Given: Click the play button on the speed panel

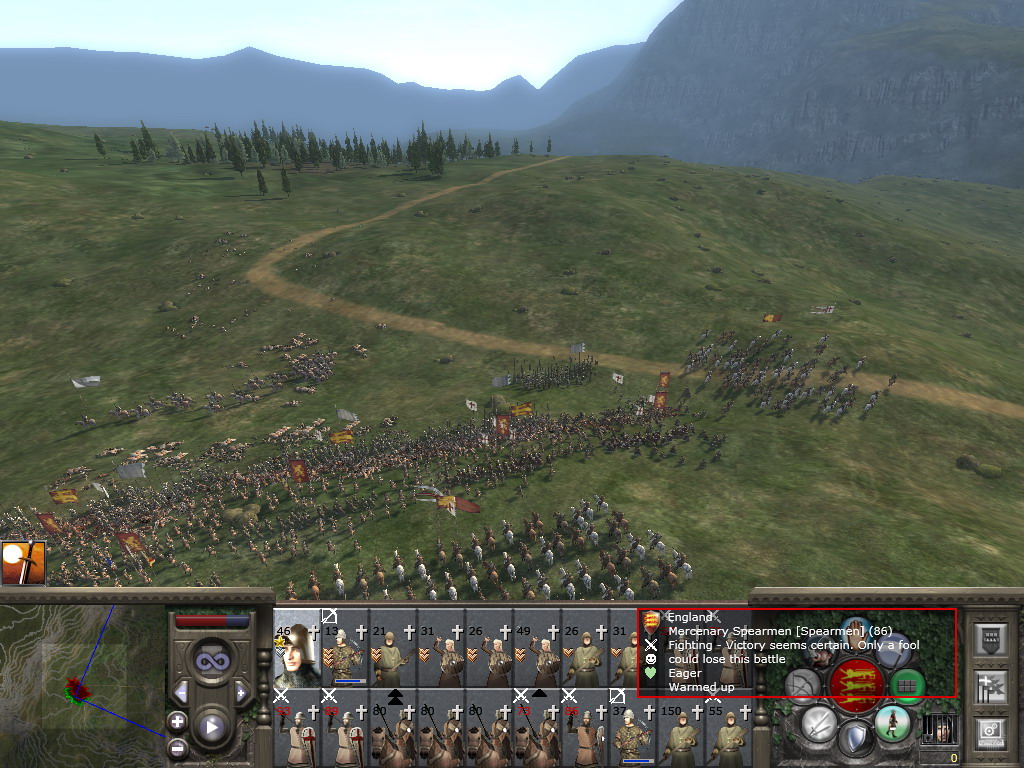Looking at the screenshot, I should [x=211, y=727].
